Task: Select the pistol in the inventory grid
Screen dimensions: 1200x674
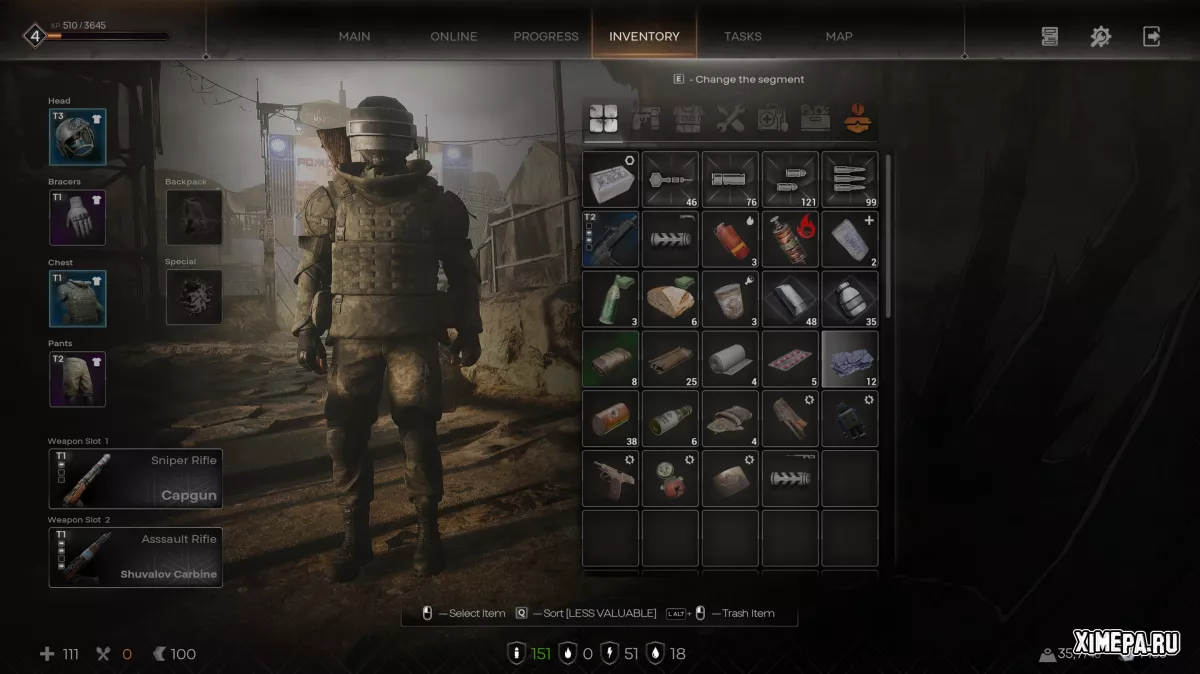Action: pyautogui.click(x=610, y=479)
